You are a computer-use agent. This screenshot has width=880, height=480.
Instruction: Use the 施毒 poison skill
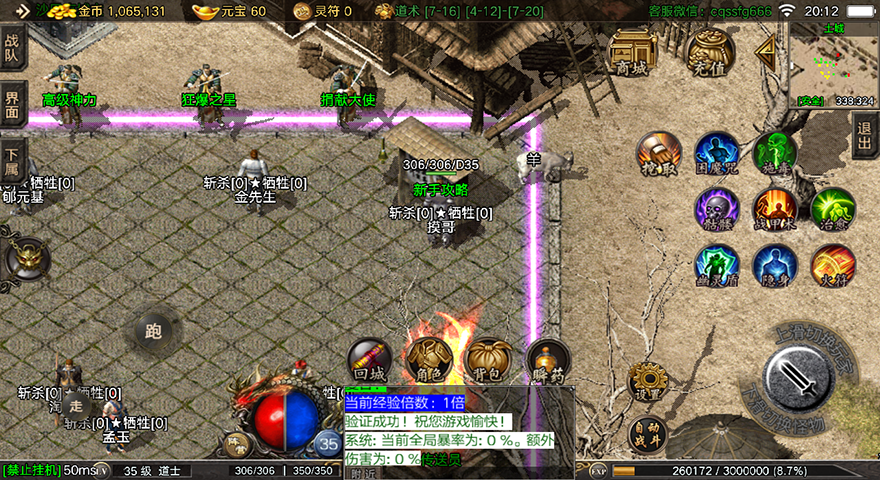(774, 152)
